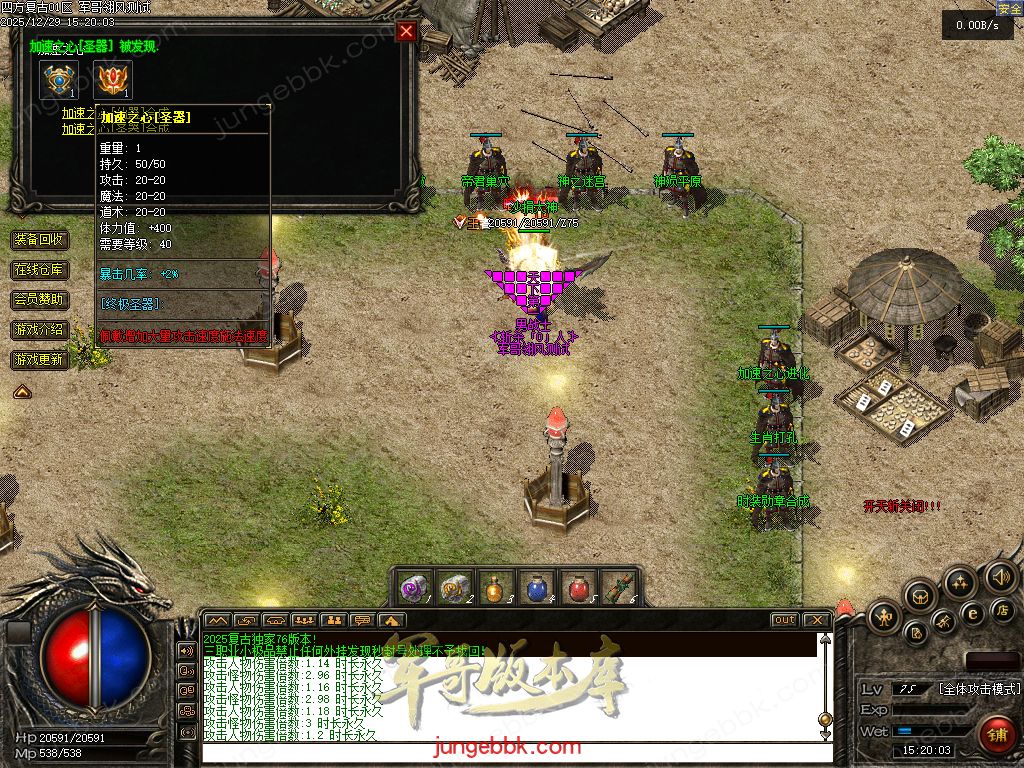Open the shop via red 铺 button
The image size is (1024, 768).
click(996, 735)
